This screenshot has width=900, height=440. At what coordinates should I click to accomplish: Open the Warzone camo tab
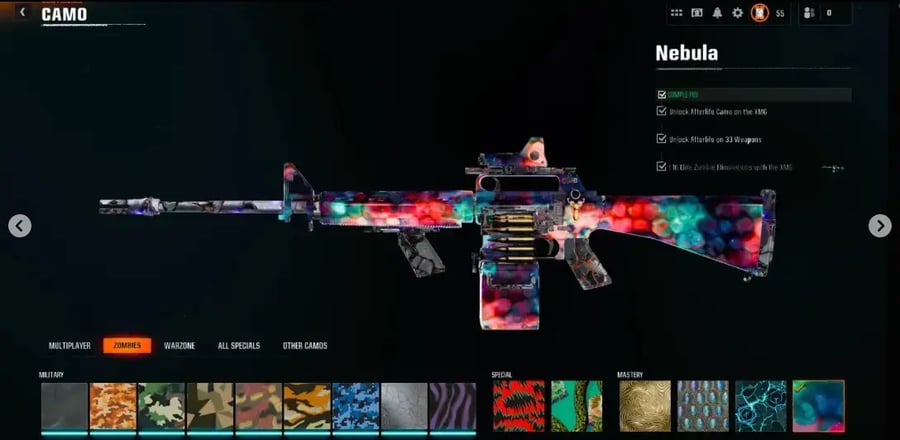(180, 346)
